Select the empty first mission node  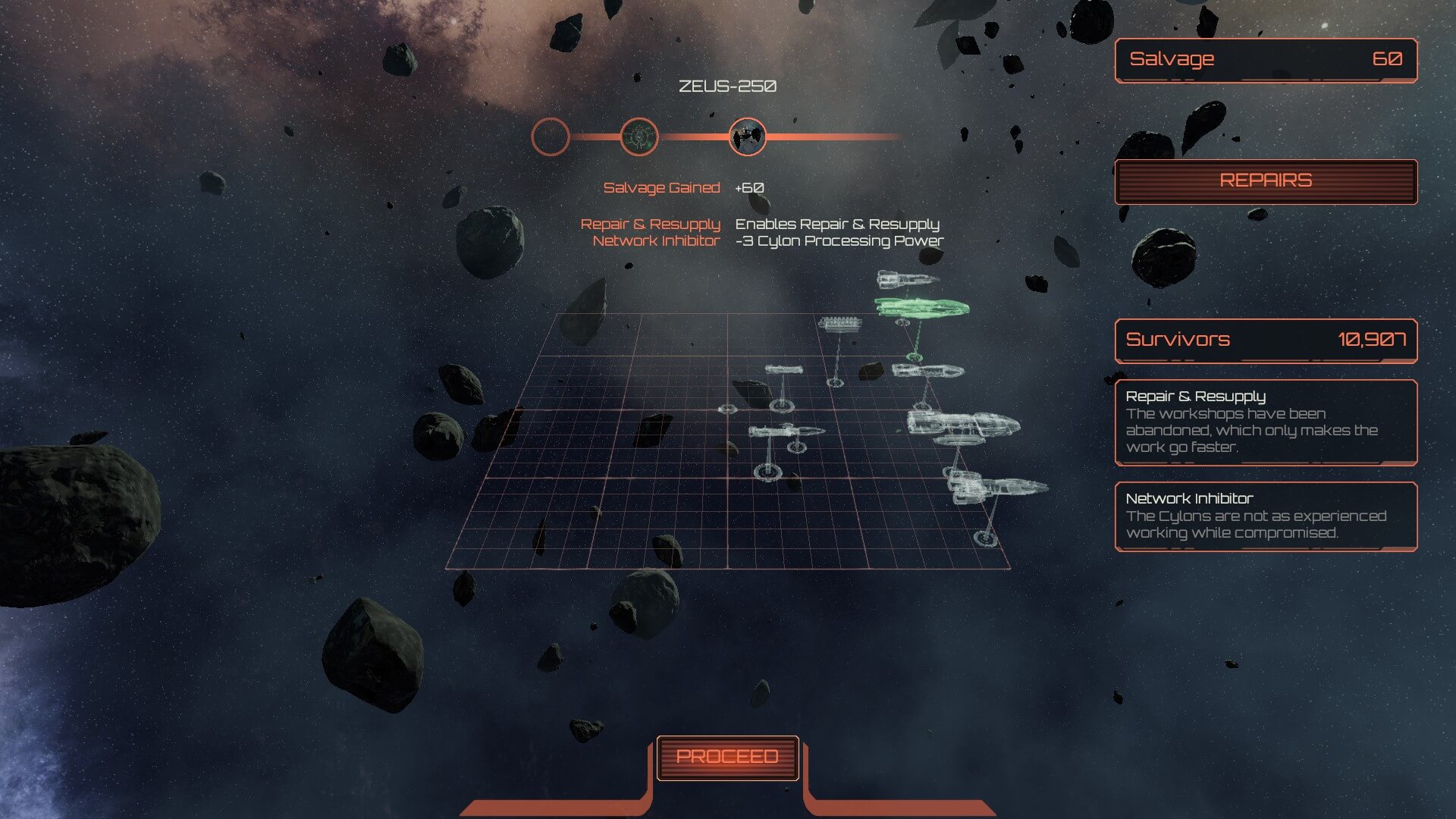coord(551,137)
